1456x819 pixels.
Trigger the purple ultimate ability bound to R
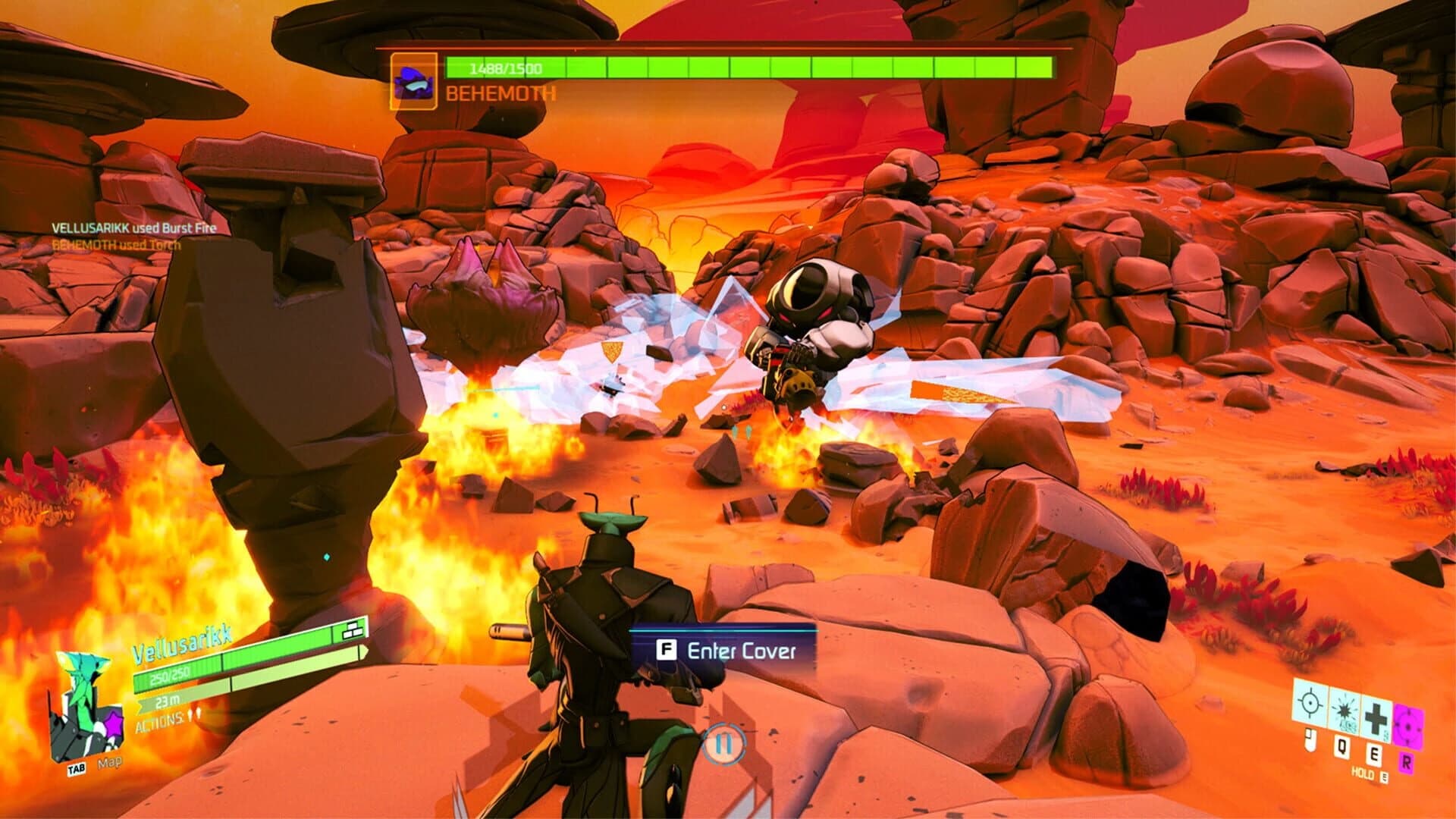point(1408,726)
